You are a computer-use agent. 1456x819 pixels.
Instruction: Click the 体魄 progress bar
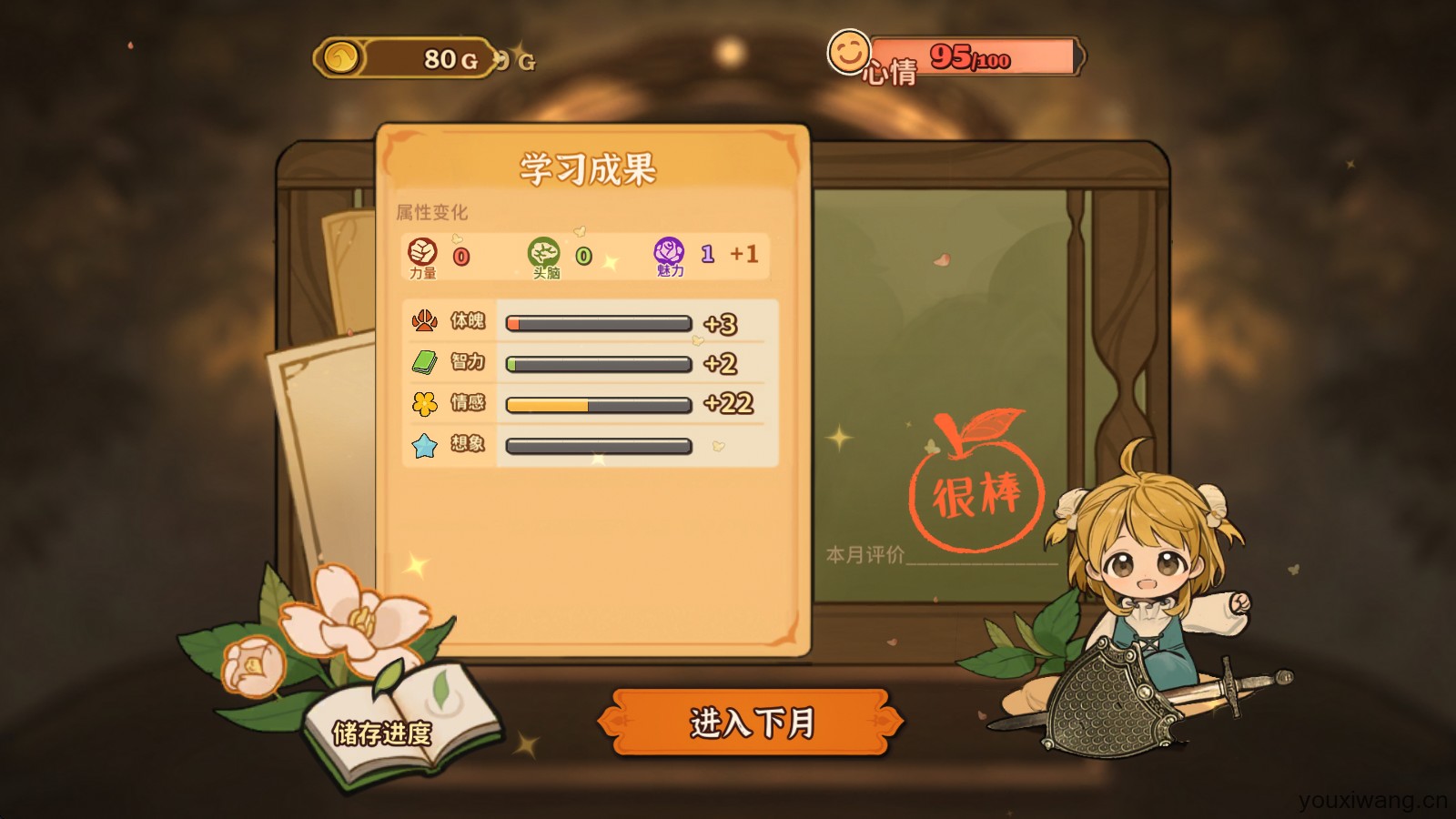pyautogui.click(x=596, y=323)
